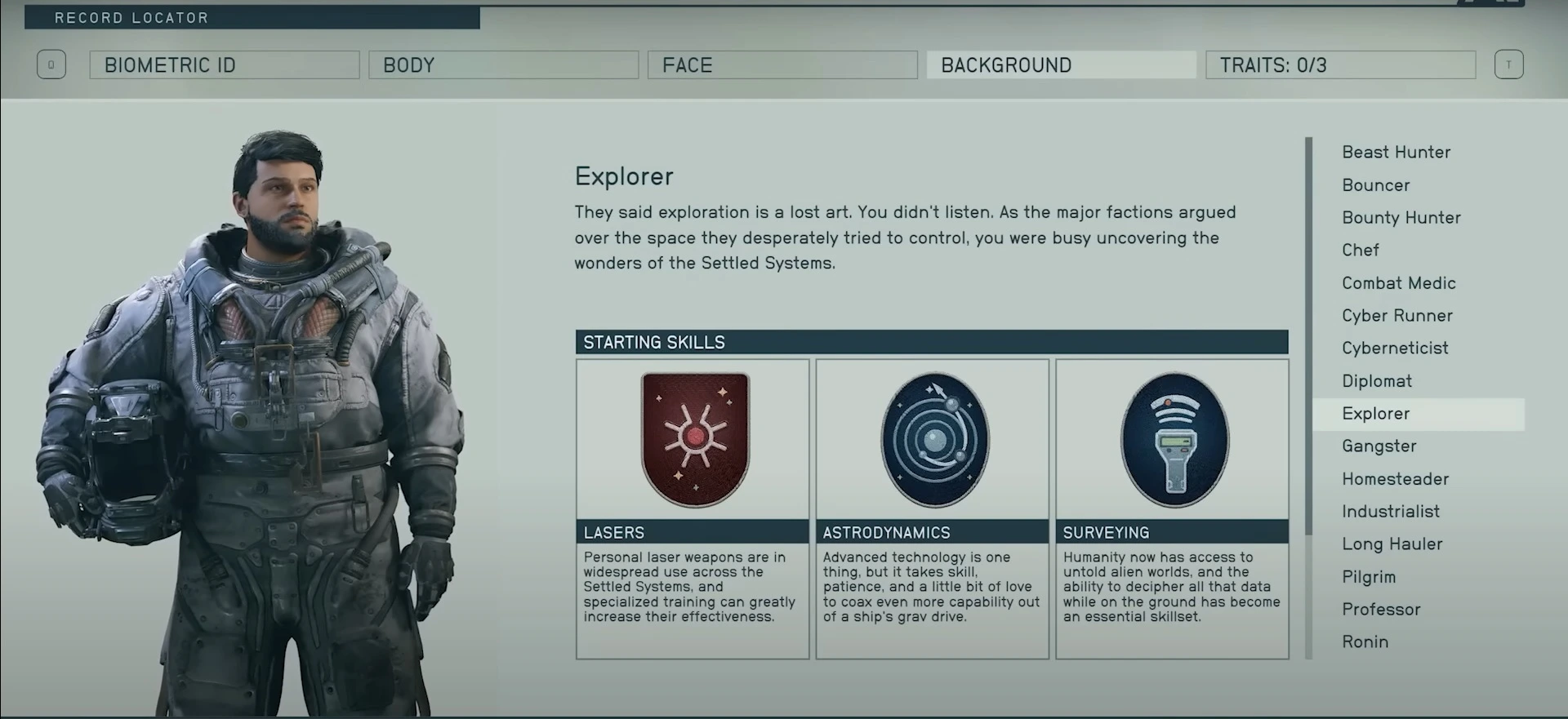This screenshot has height=719, width=1568.
Task: Switch to the FACE tab
Action: [782, 64]
